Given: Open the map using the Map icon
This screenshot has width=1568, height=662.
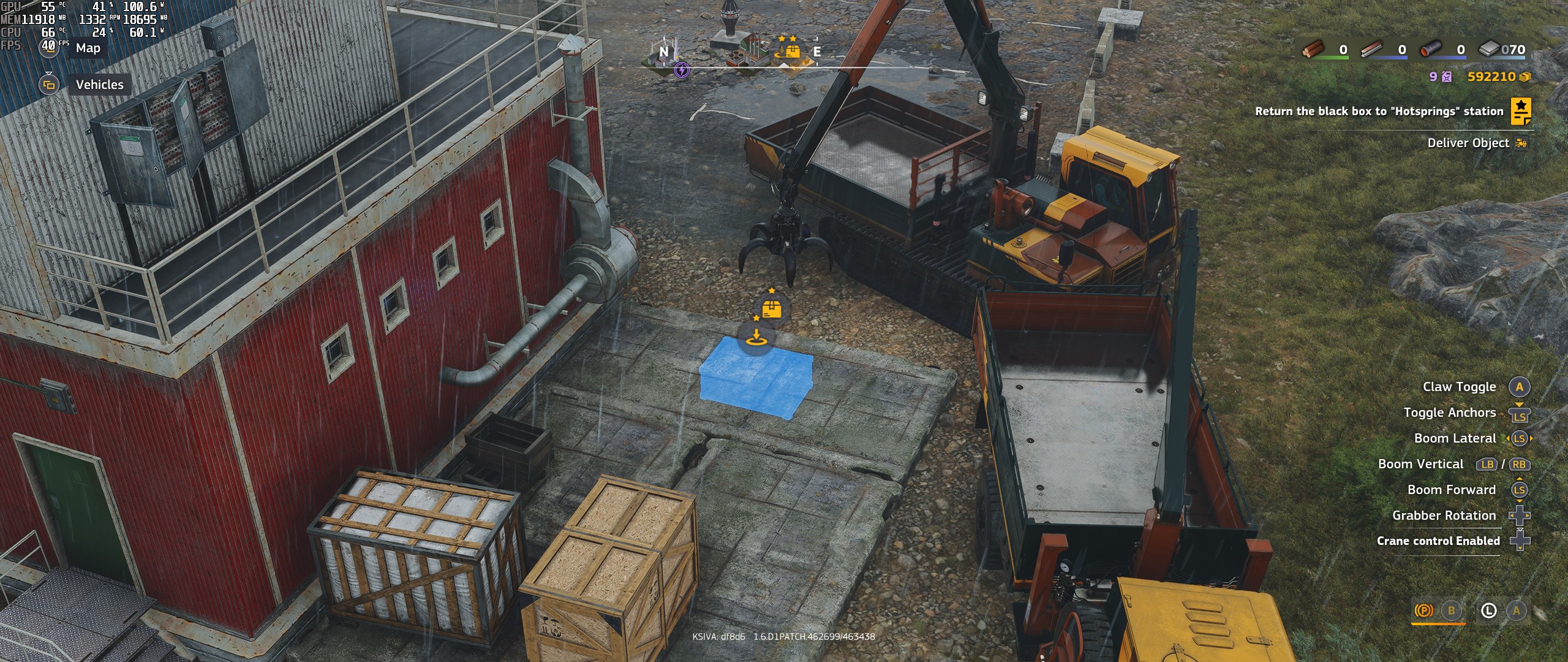Looking at the screenshot, I should click(x=49, y=48).
